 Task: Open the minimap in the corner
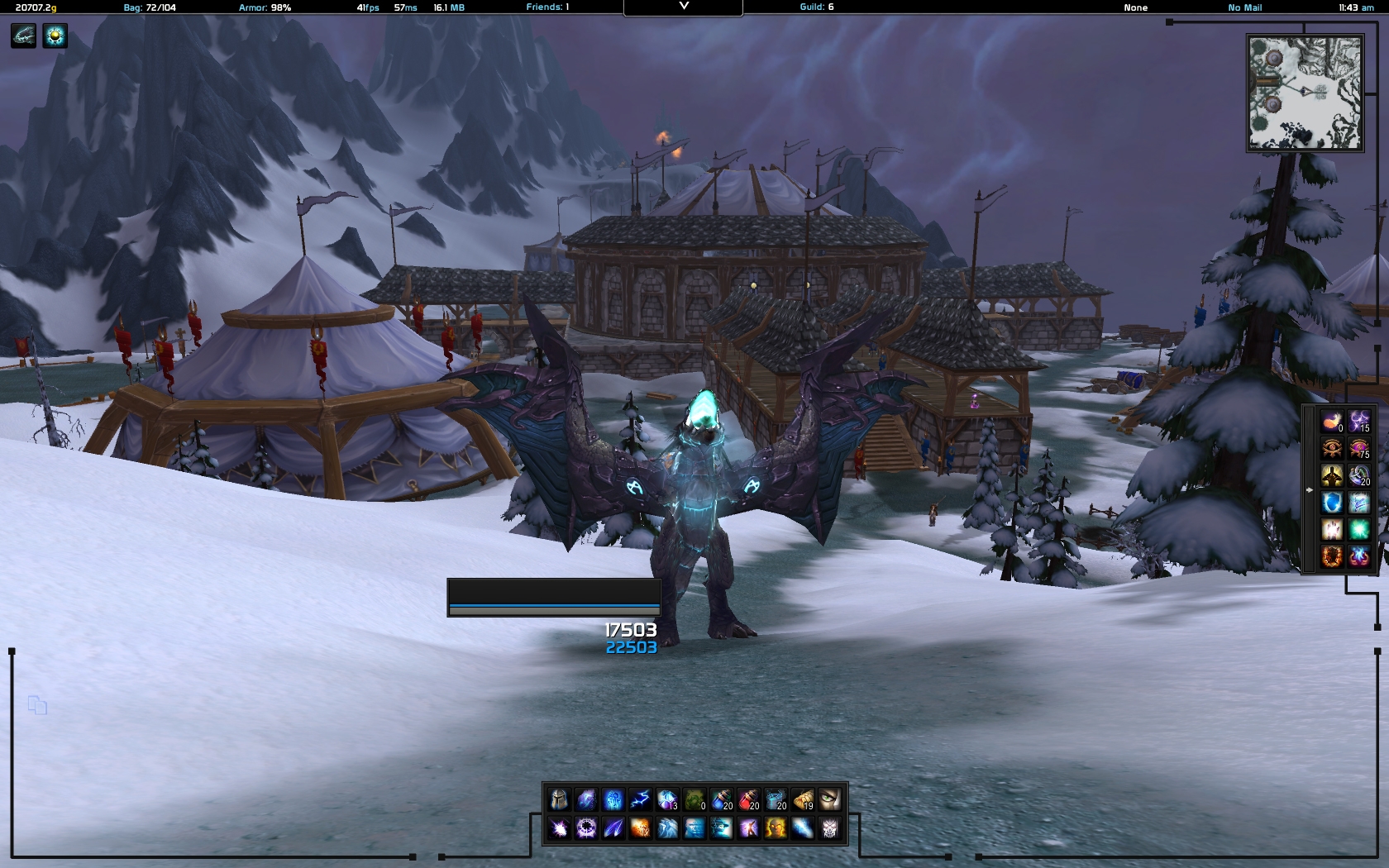point(1305,93)
